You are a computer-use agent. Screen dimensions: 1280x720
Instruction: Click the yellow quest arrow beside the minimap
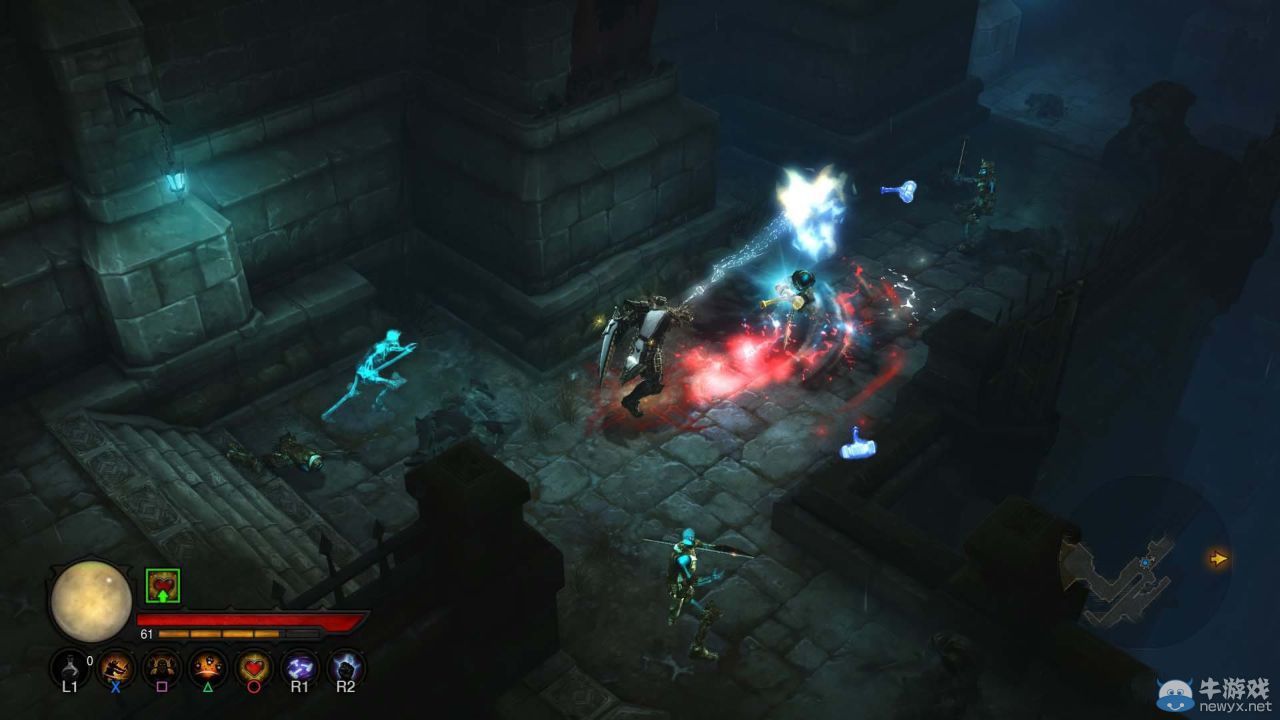click(1218, 559)
